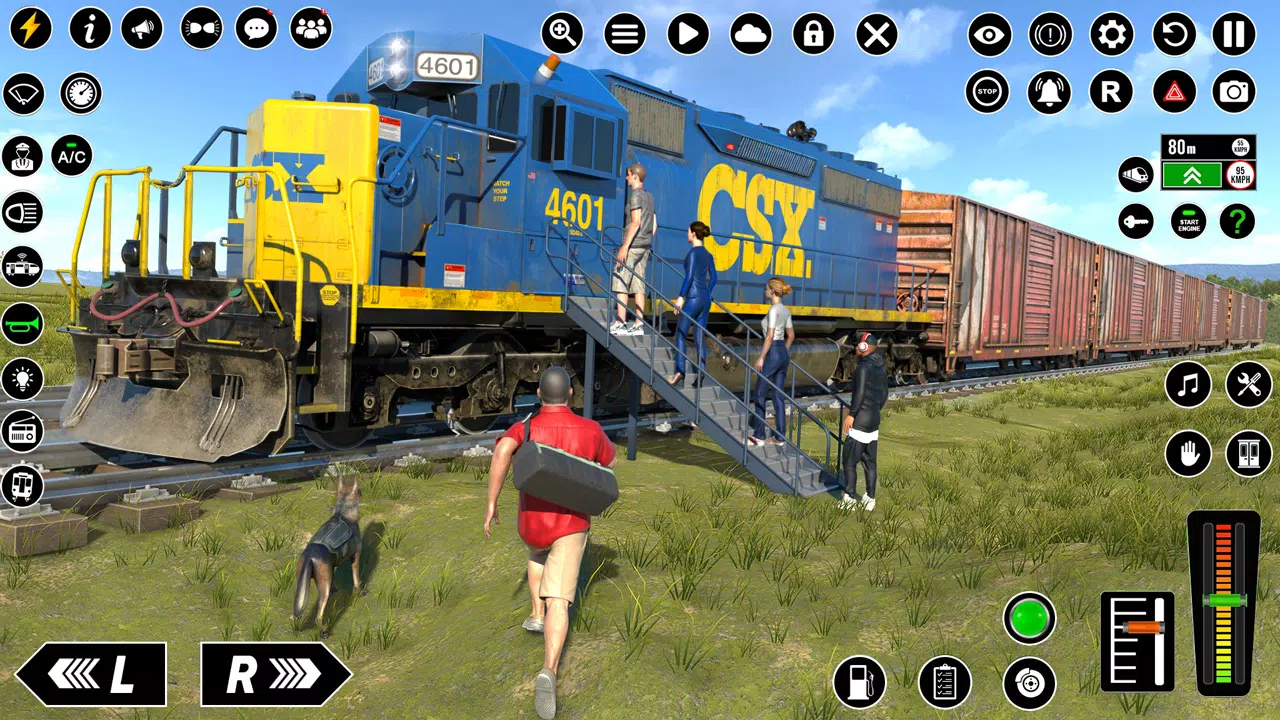Pause the game
This screenshot has height=720, width=1280.
[1234, 35]
